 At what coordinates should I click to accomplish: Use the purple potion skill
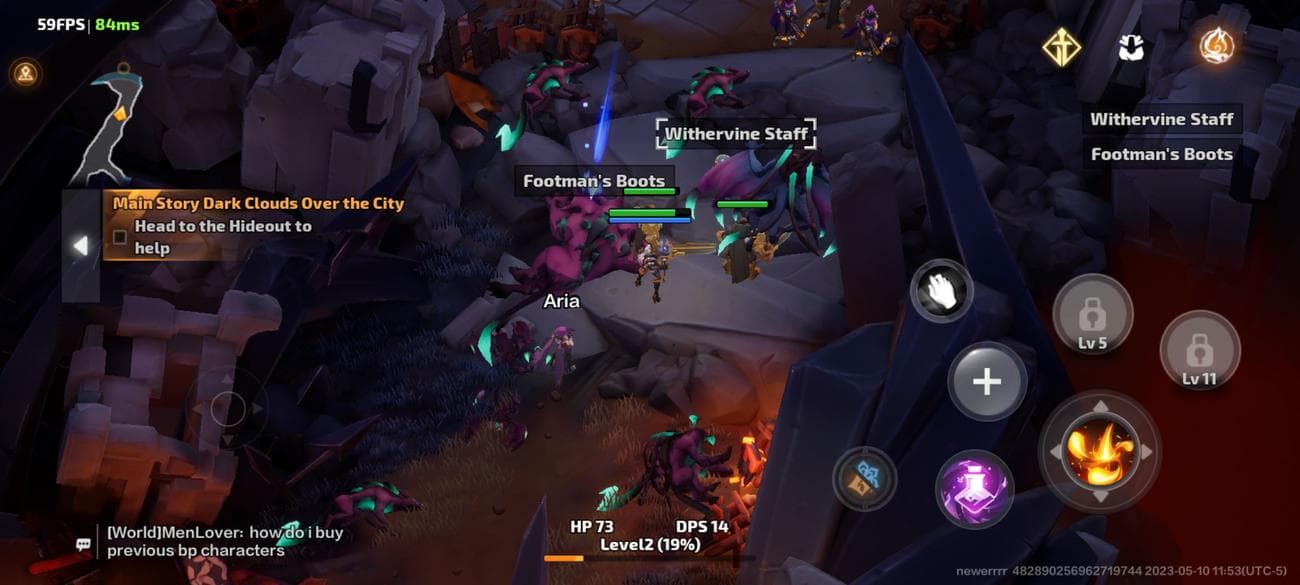coord(974,490)
